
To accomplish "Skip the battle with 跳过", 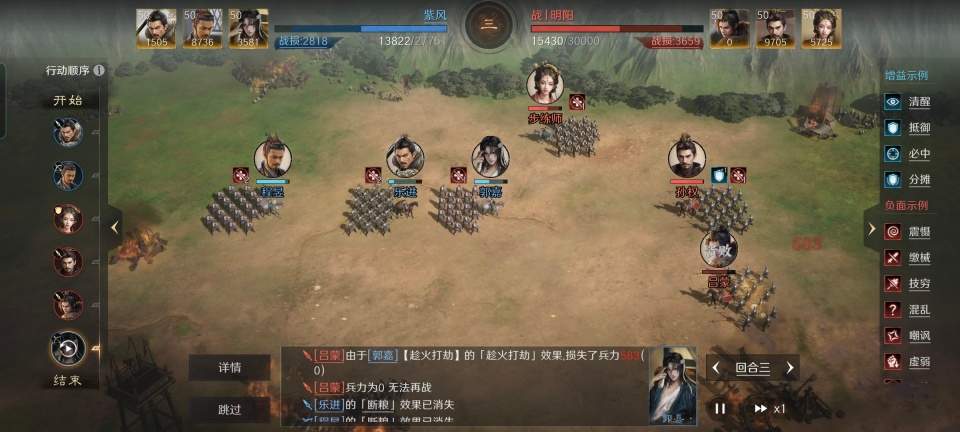I will pyautogui.click(x=230, y=409).
